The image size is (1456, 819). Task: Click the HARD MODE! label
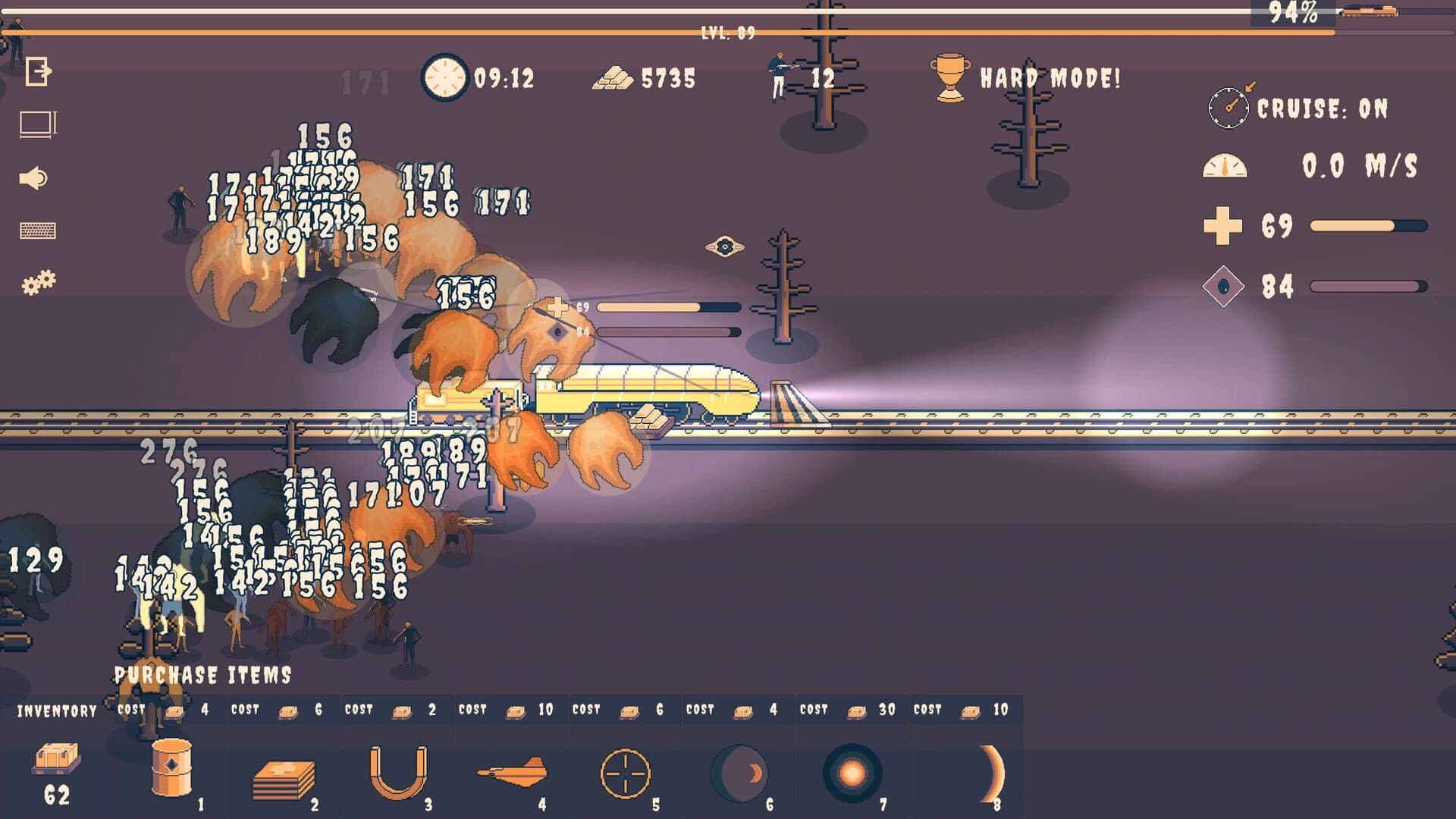point(1050,77)
